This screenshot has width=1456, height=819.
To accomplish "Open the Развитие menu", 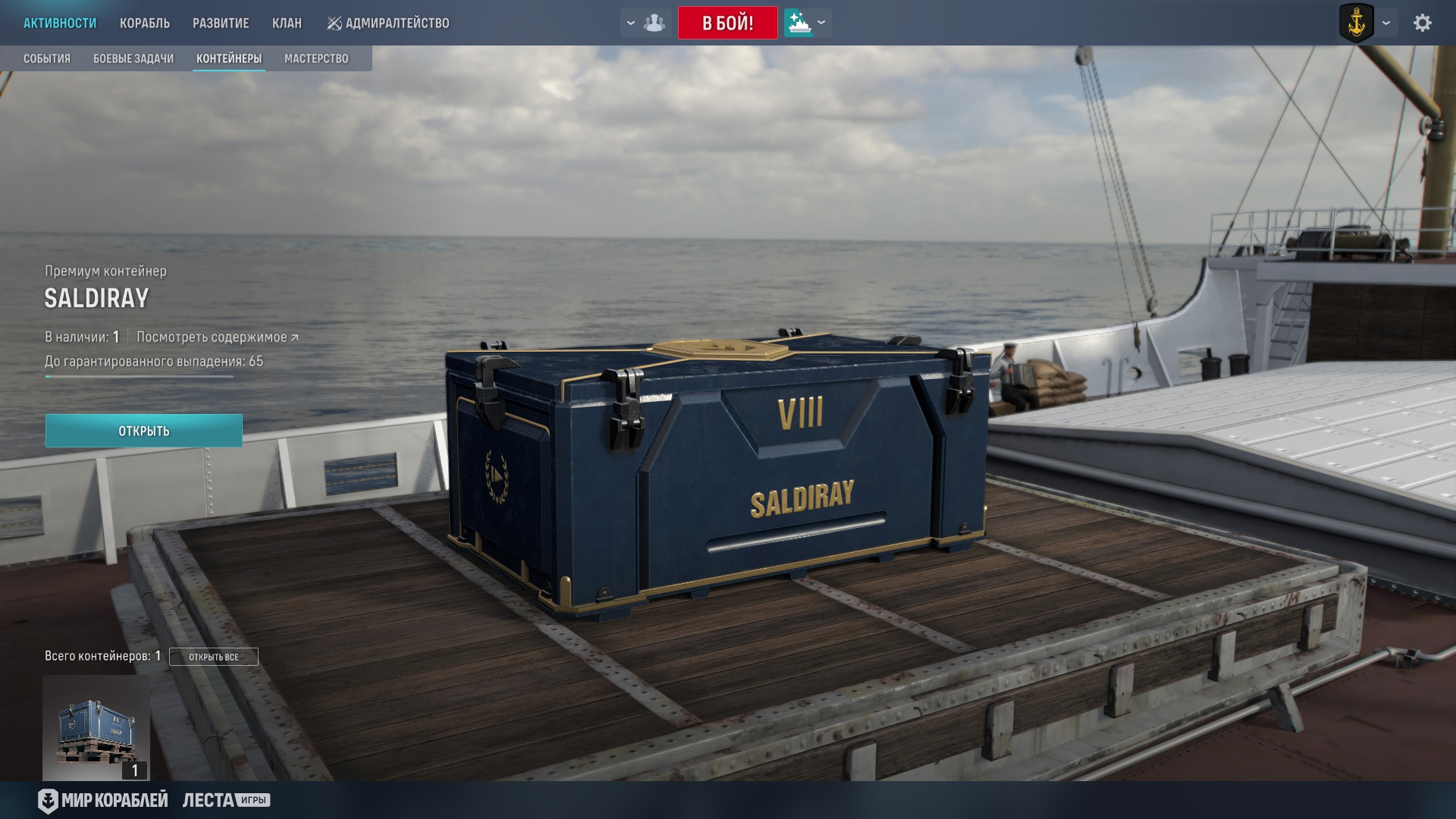I will pos(221,24).
